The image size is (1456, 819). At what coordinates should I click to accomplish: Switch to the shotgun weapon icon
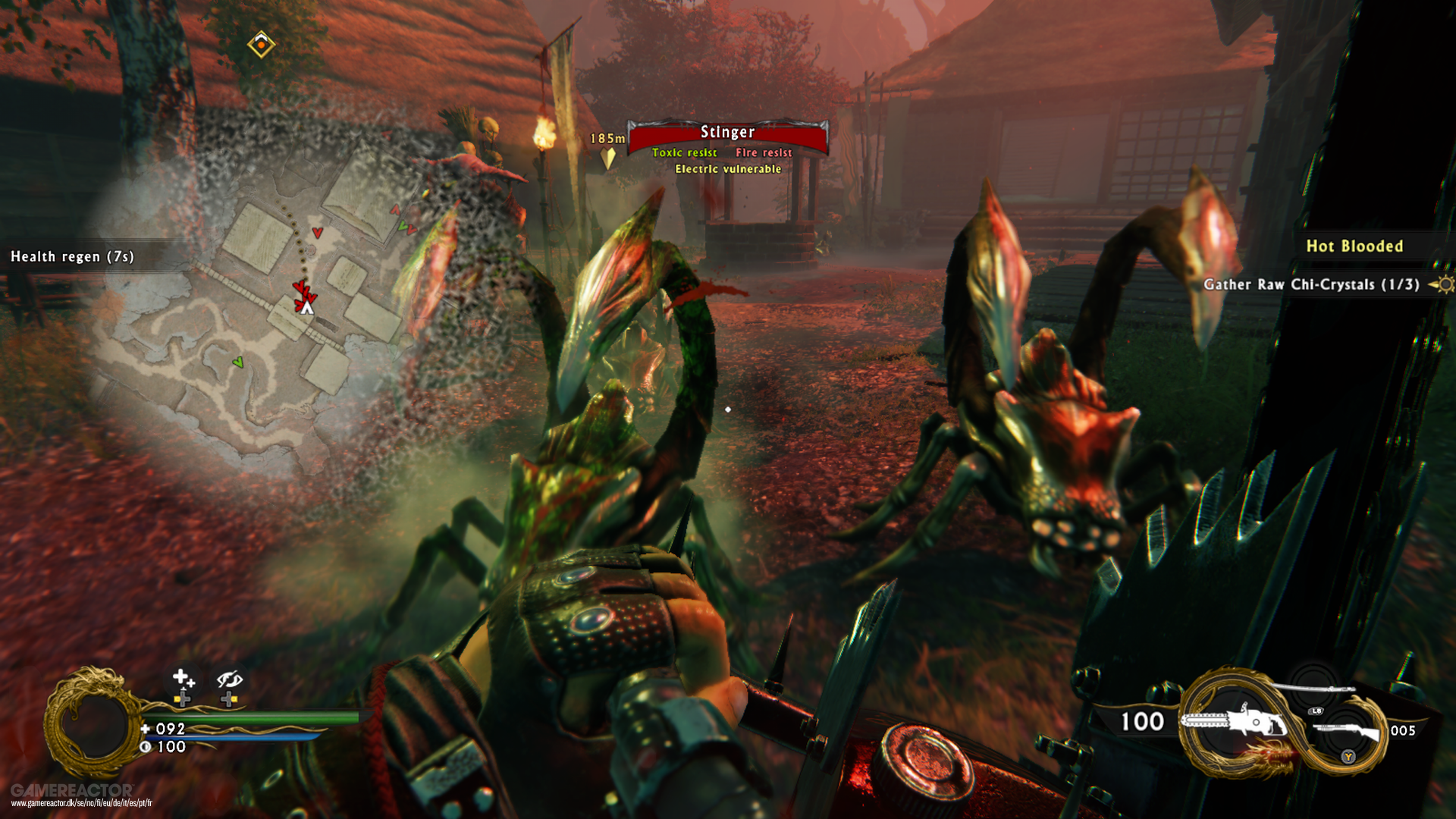click(x=1346, y=731)
